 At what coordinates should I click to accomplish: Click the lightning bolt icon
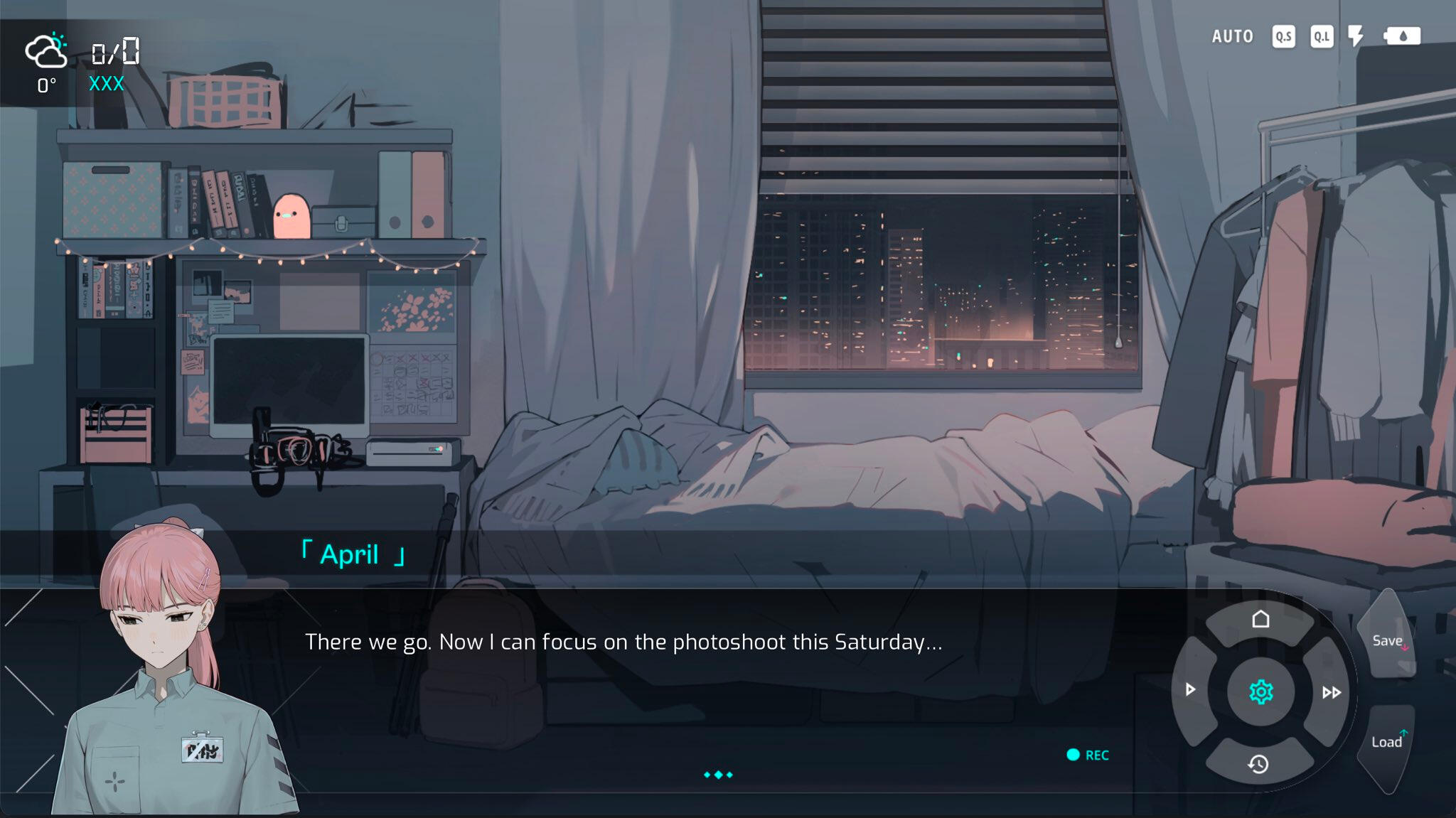1356,36
